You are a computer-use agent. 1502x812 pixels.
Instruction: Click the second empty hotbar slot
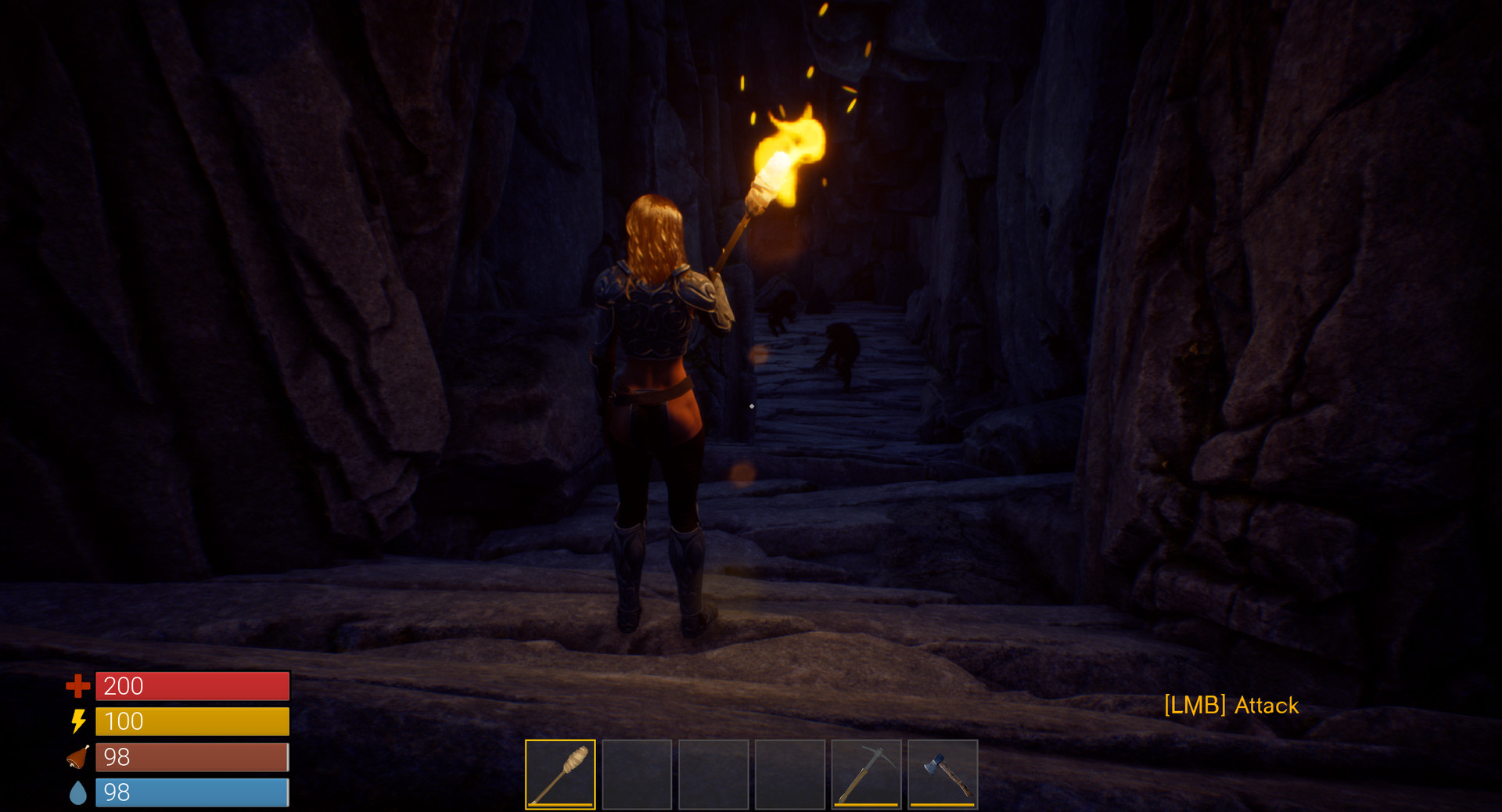pyautogui.click(x=638, y=773)
